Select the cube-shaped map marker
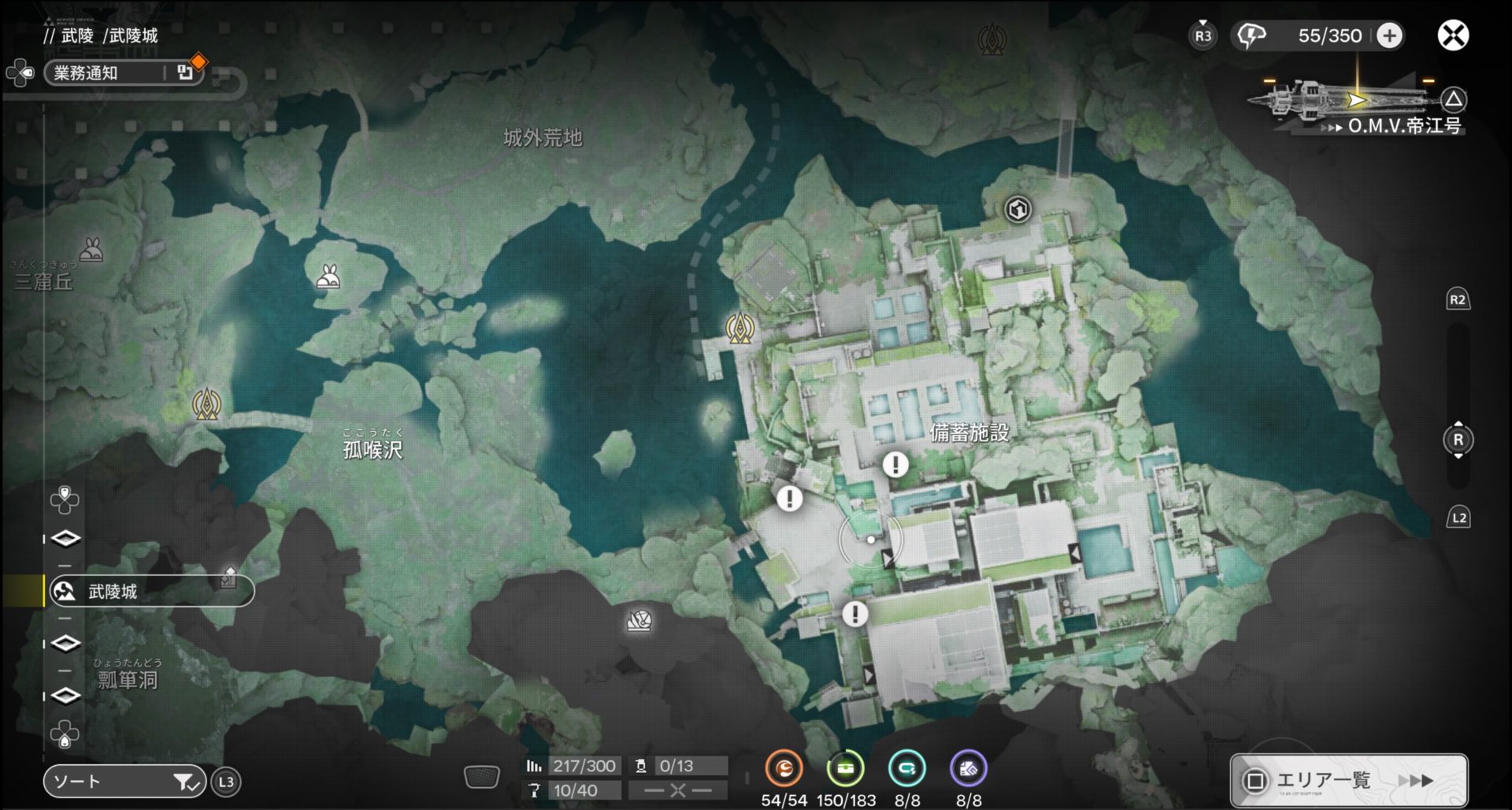1512x810 pixels. tap(1018, 210)
